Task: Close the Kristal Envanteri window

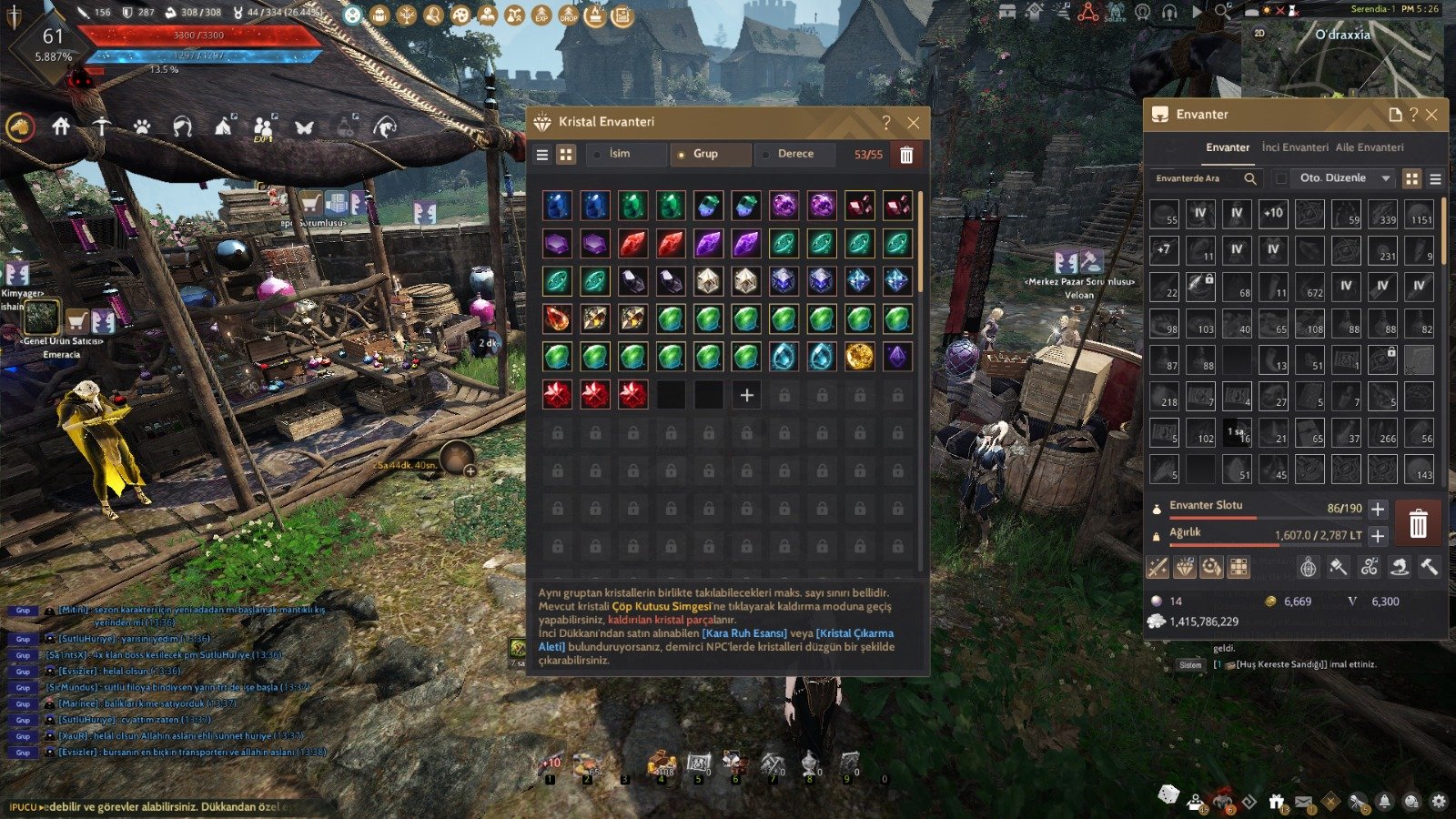Action: [914, 123]
